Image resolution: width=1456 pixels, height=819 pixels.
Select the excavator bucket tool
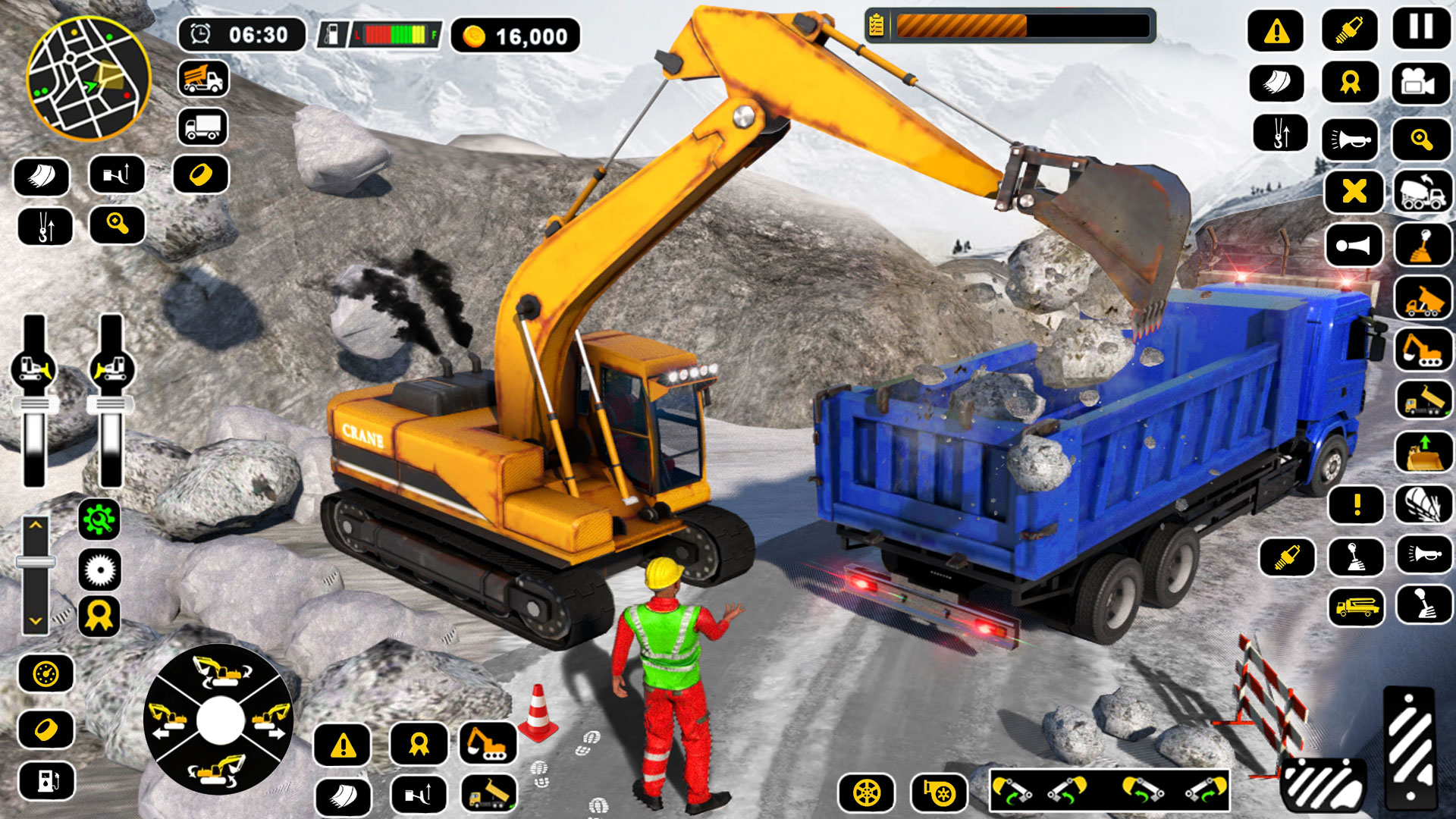1277,84
